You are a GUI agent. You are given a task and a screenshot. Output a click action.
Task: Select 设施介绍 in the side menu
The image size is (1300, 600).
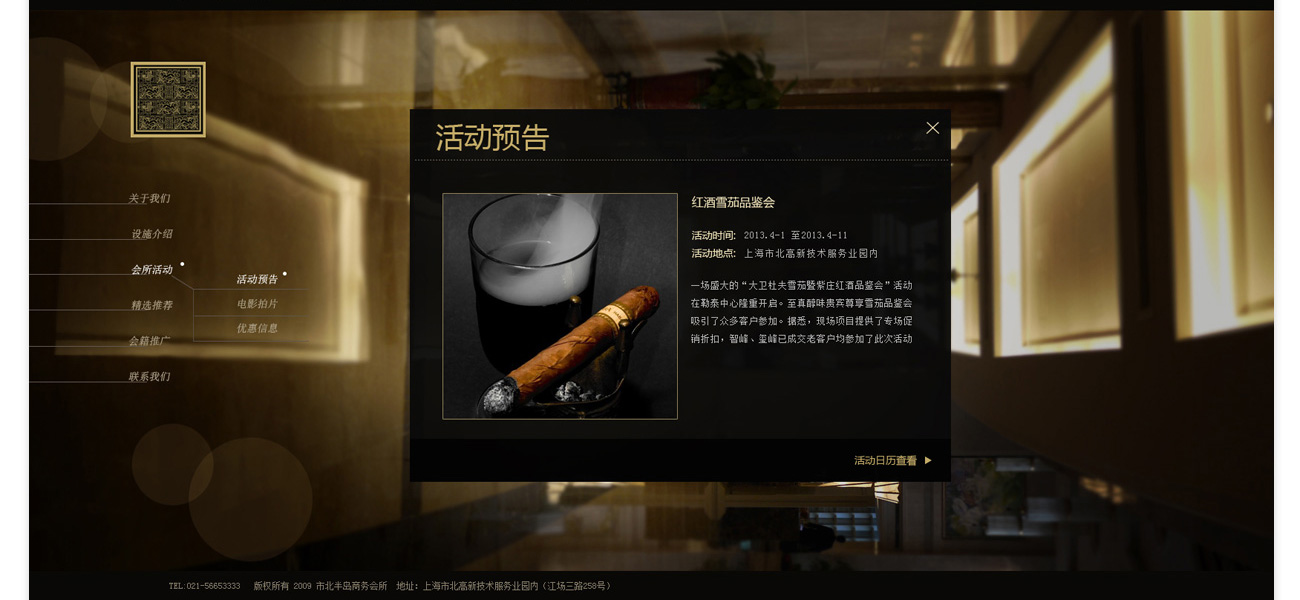click(x=152, y=234)
